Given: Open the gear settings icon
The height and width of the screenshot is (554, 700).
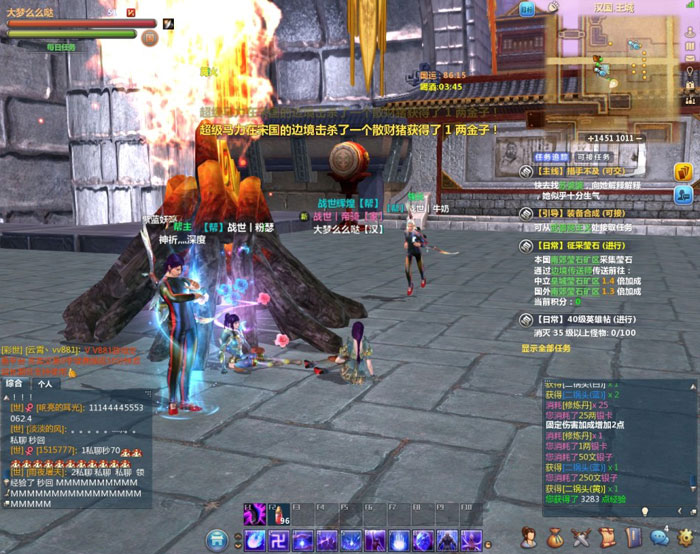Looking at the screenshot, I should [x=686, y=539].
